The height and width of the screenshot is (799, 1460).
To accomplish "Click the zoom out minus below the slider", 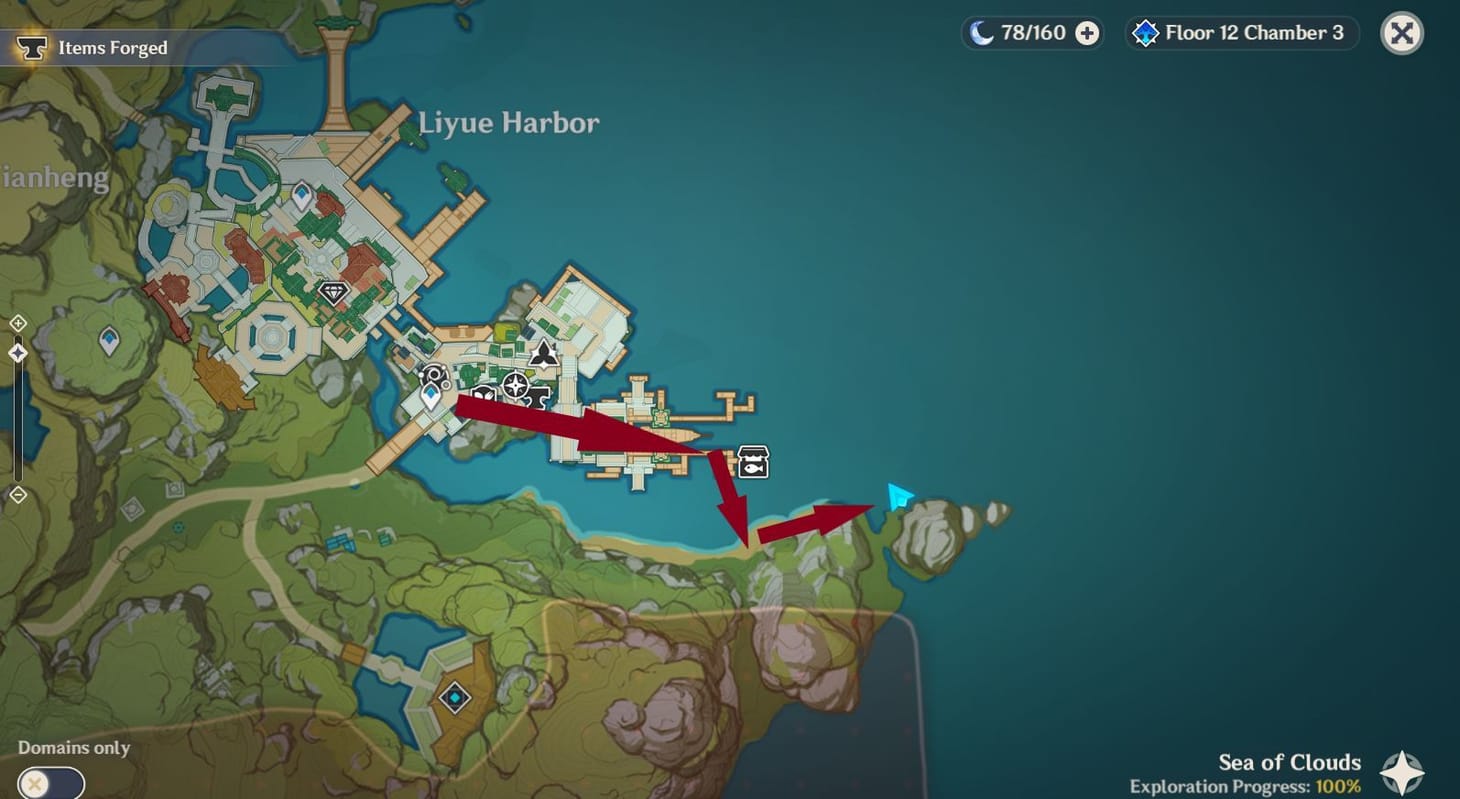I will pos(18,493).
